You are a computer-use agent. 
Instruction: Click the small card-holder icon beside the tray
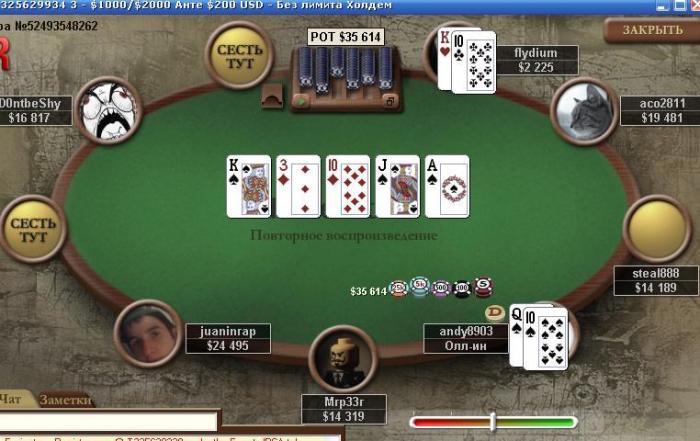(272, 95)
